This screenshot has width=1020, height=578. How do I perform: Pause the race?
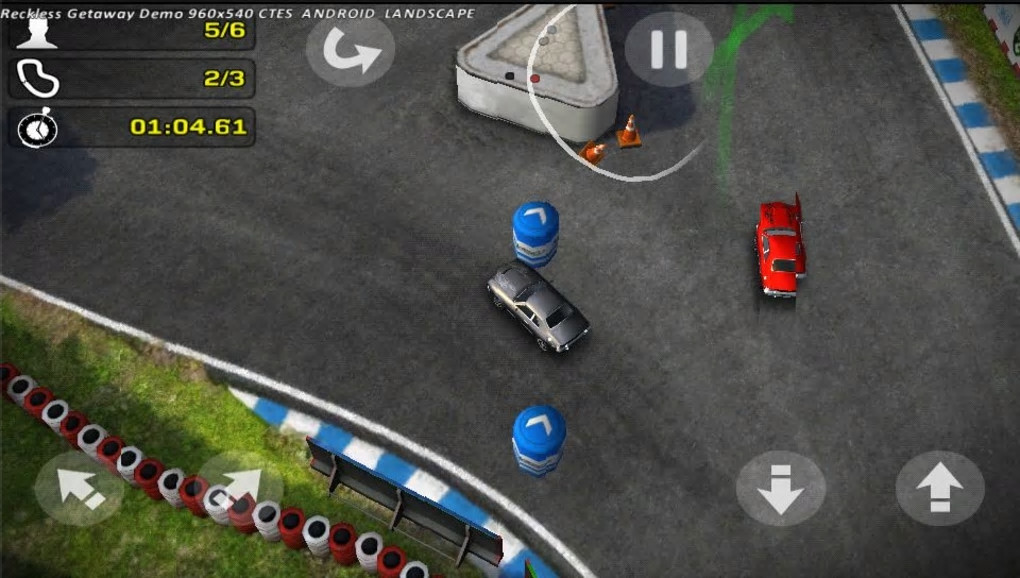coord(669,50)
